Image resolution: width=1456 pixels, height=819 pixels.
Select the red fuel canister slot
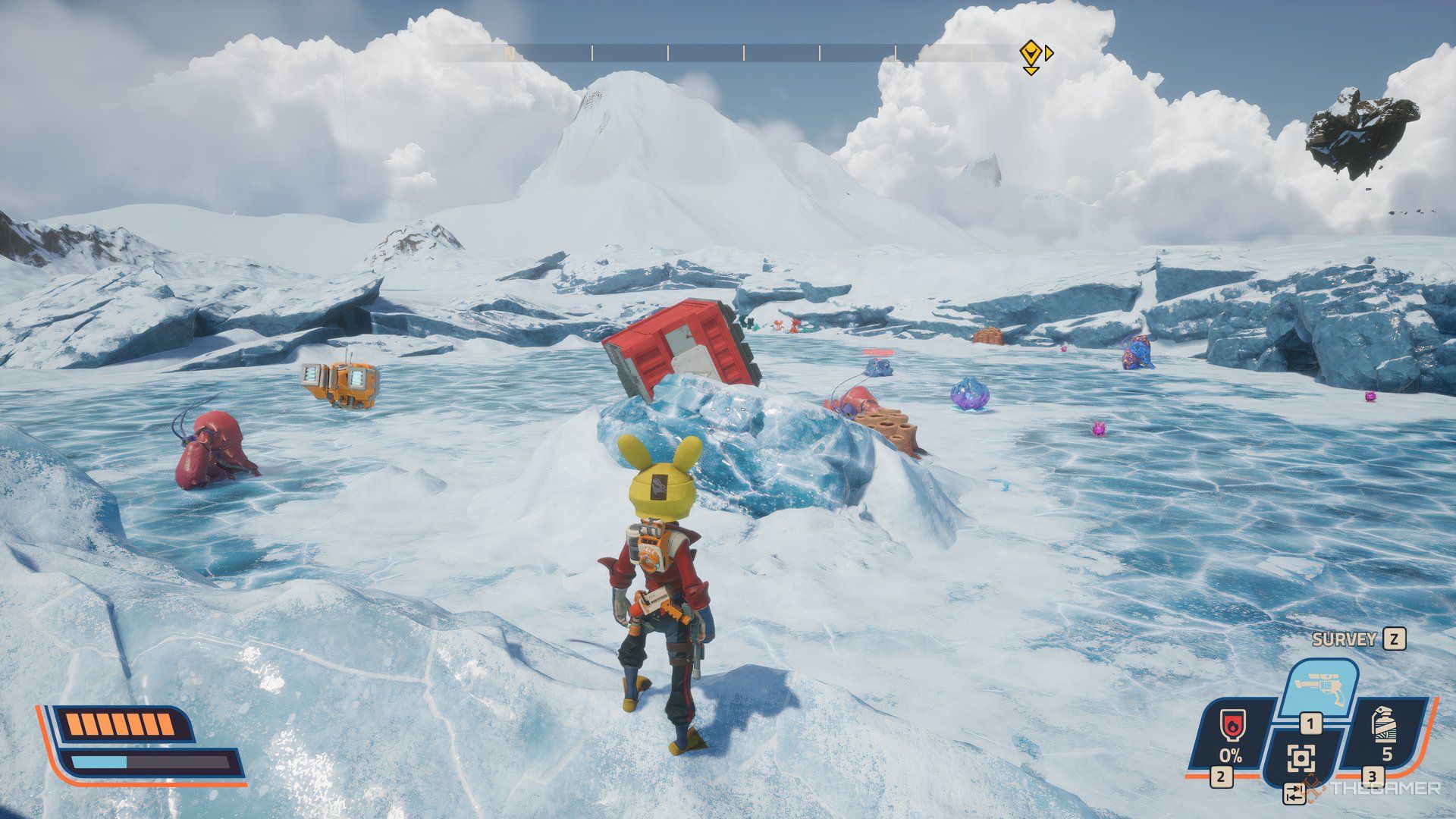(x=1230, y=733)
